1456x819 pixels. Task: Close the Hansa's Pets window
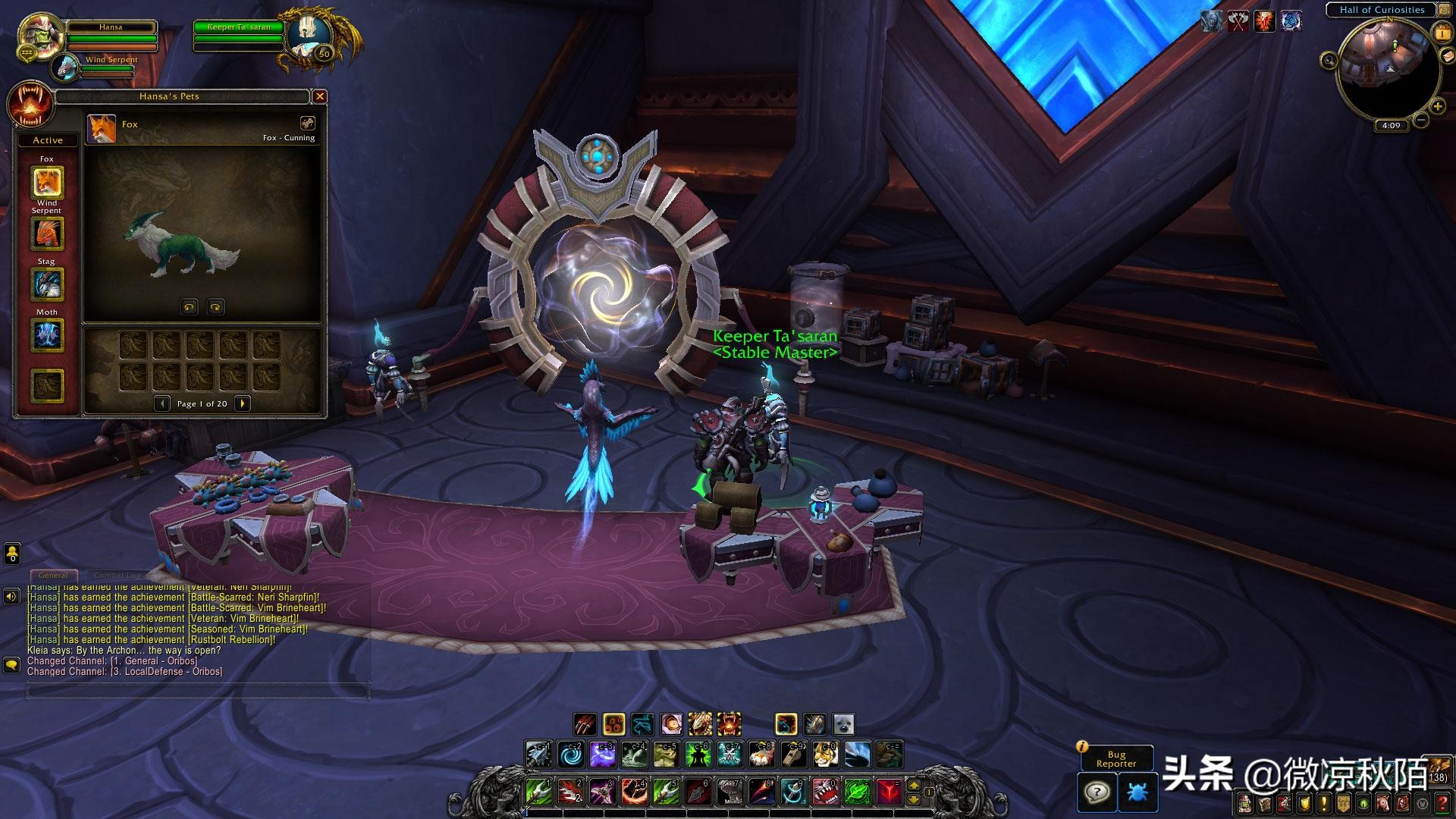click(x=320, y=96)
